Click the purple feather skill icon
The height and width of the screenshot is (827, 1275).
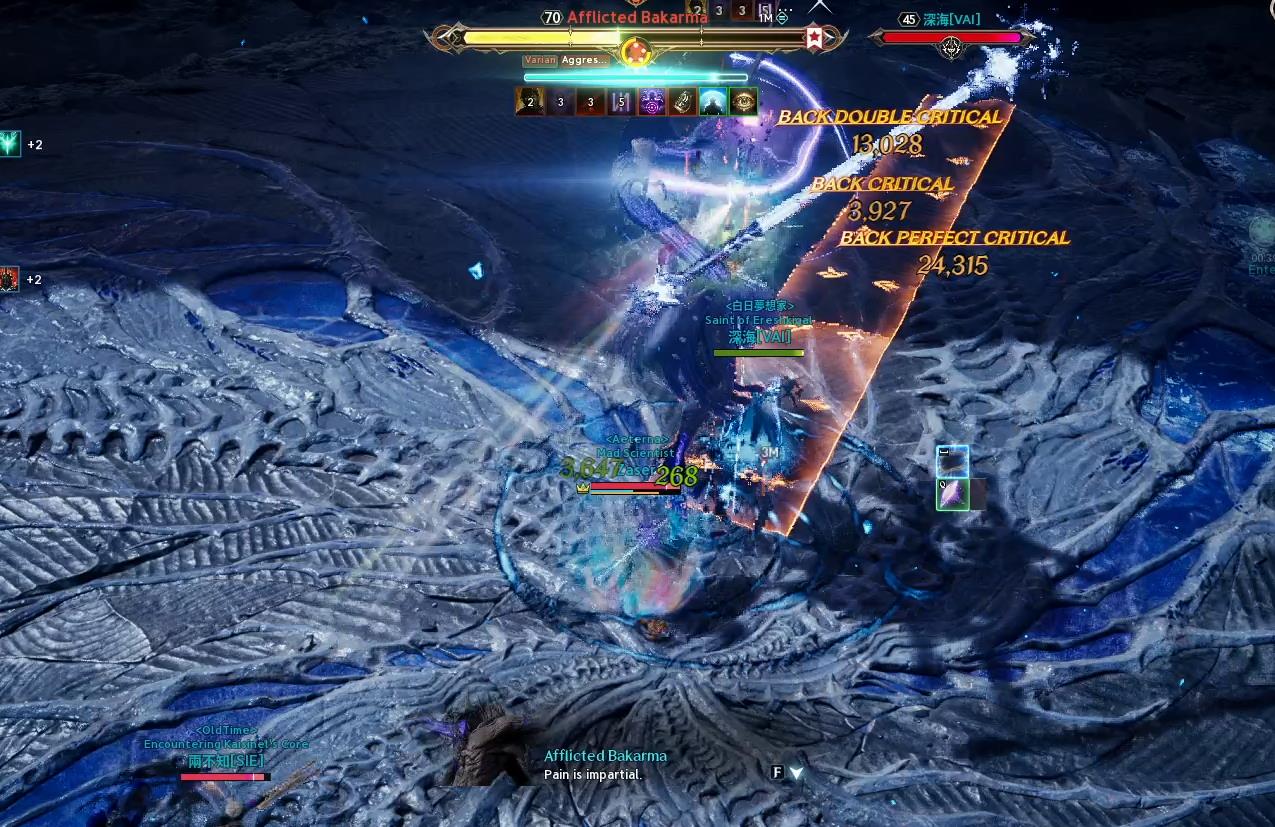tap(952, 494)
